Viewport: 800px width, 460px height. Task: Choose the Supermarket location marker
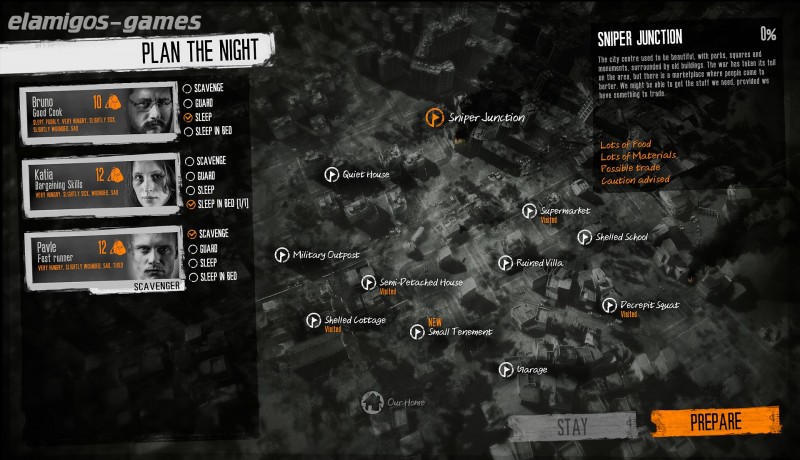click(x=530, y=211)
